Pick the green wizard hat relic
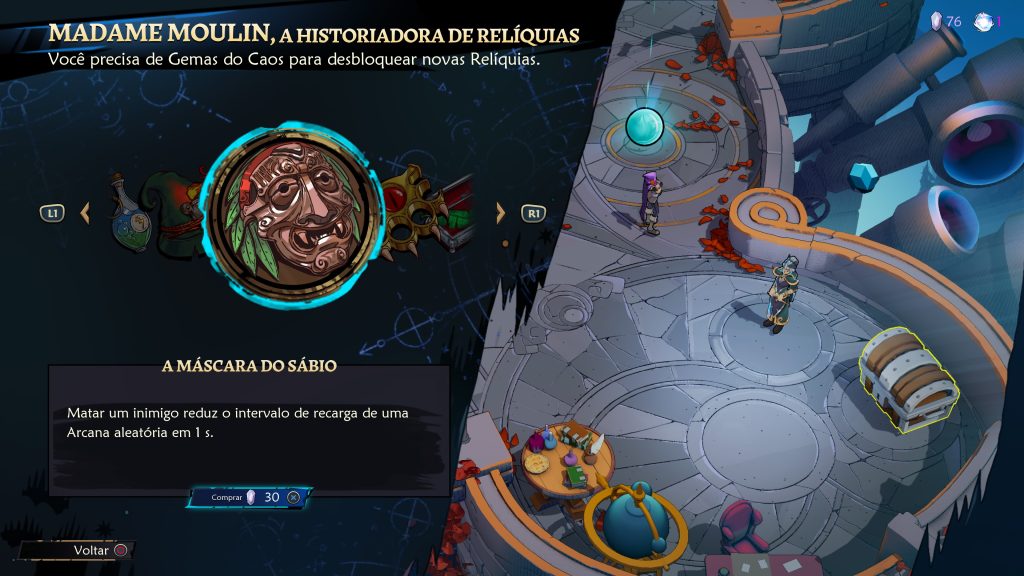This screenshot has width=1024, height=576. click(177, 207)
